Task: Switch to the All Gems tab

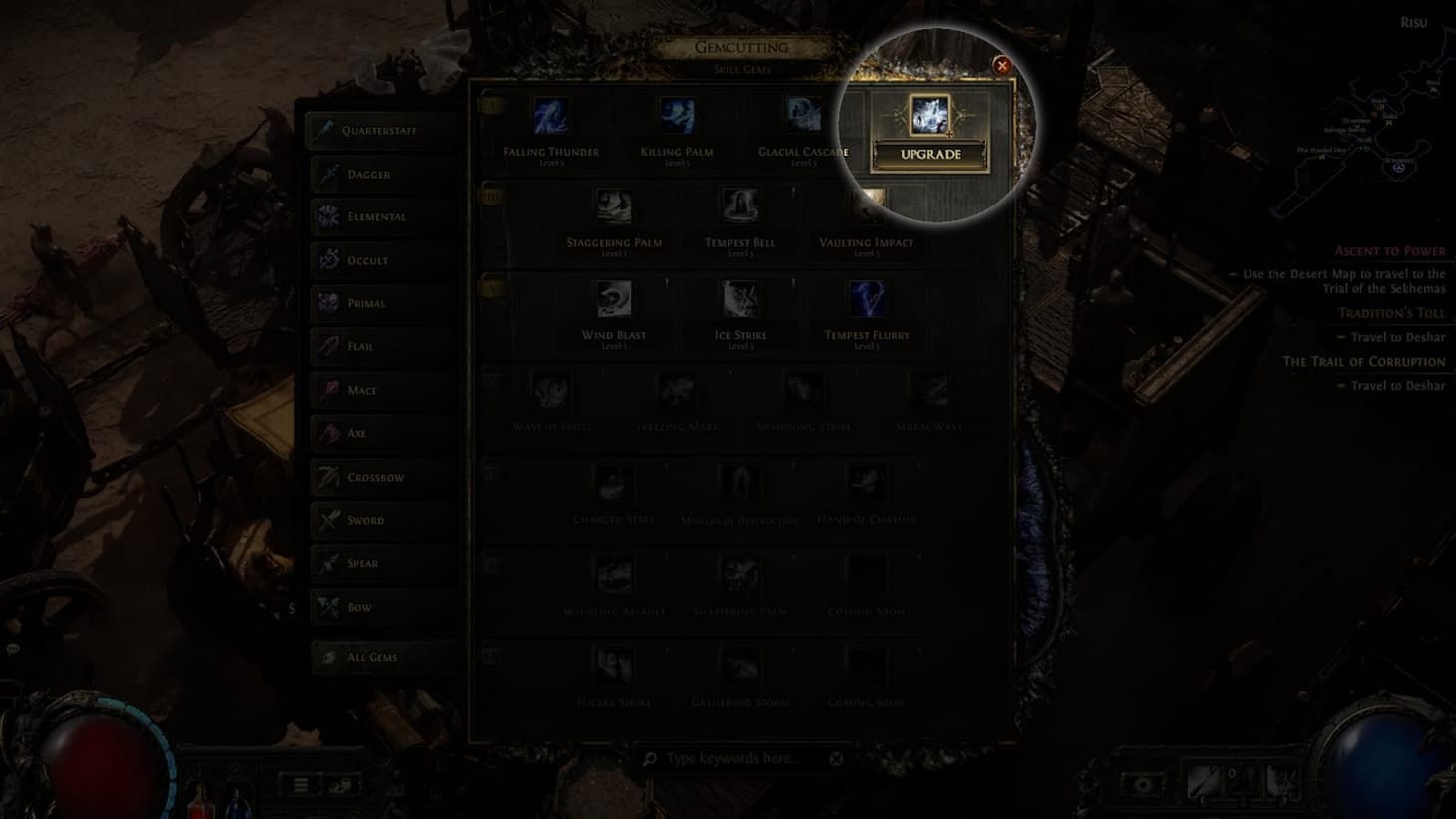Action: coord(327,656)
